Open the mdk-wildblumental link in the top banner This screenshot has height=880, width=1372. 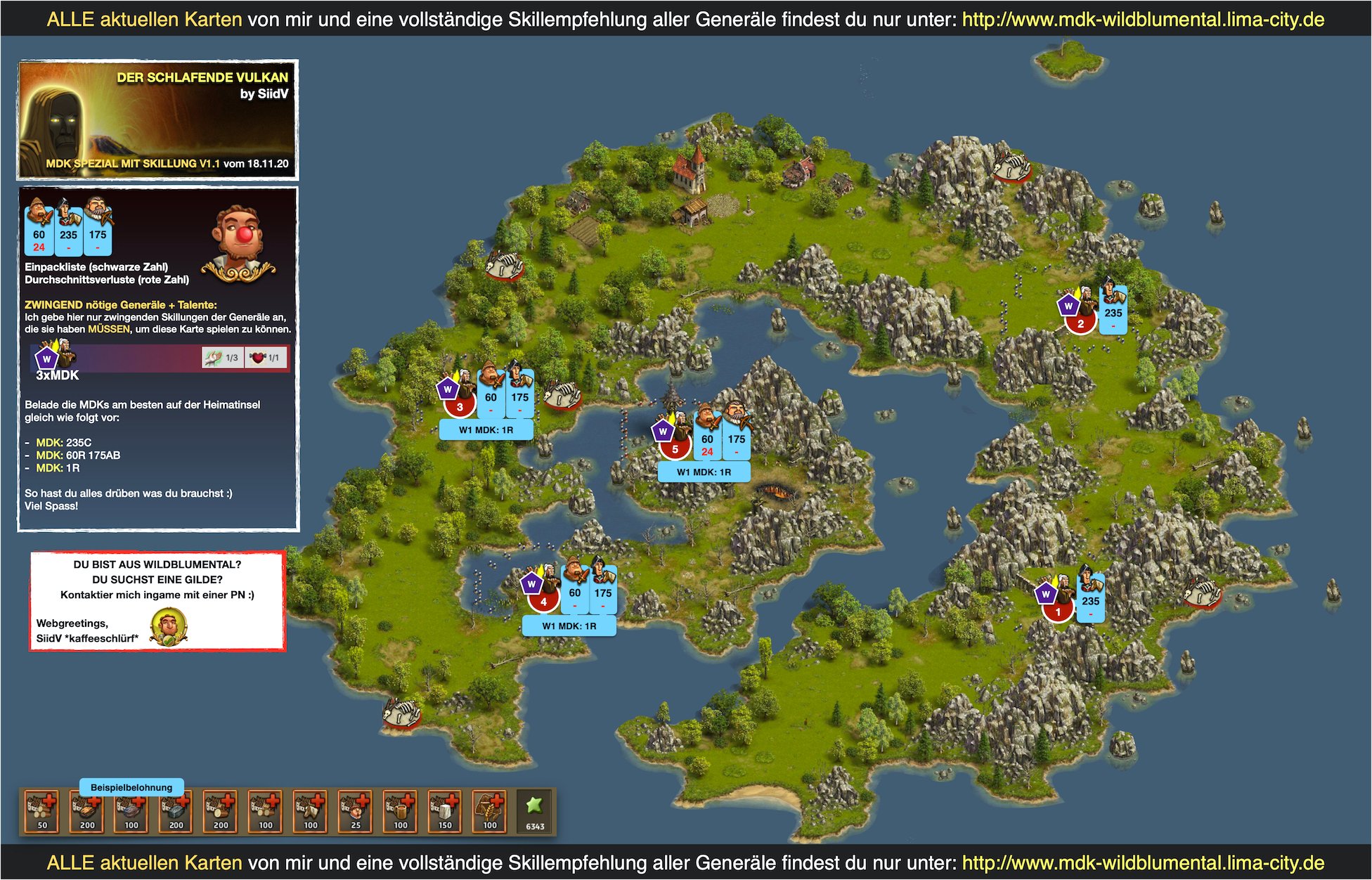1142,20
